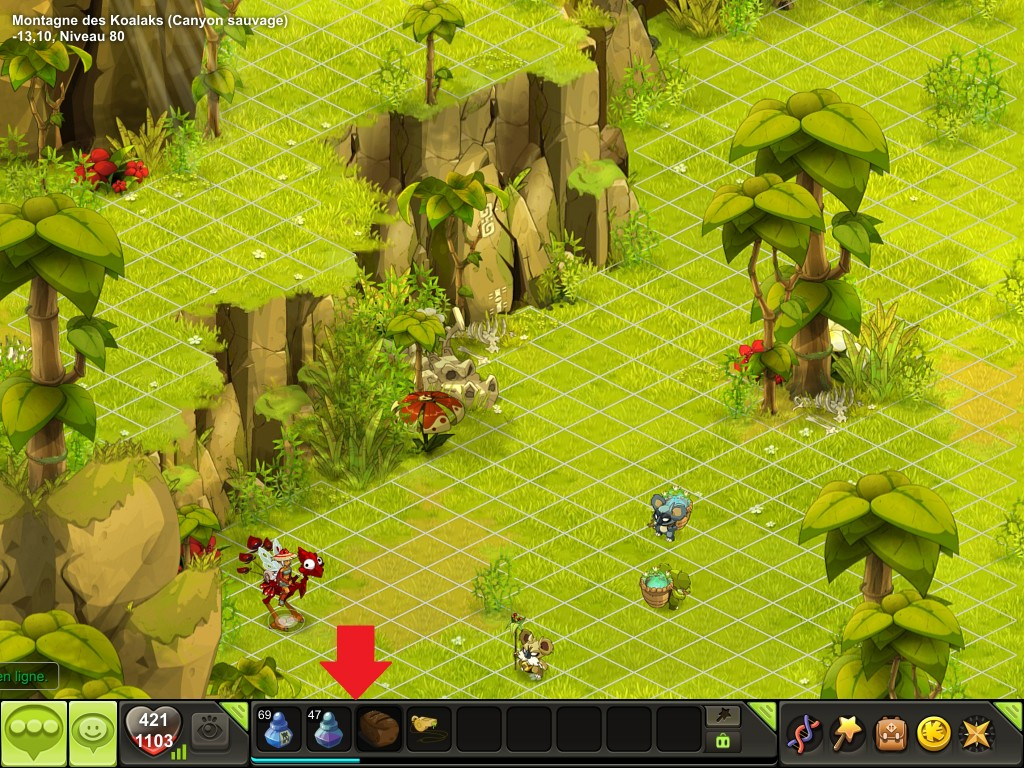Open the chat speech bubble button

pos(33,733)
